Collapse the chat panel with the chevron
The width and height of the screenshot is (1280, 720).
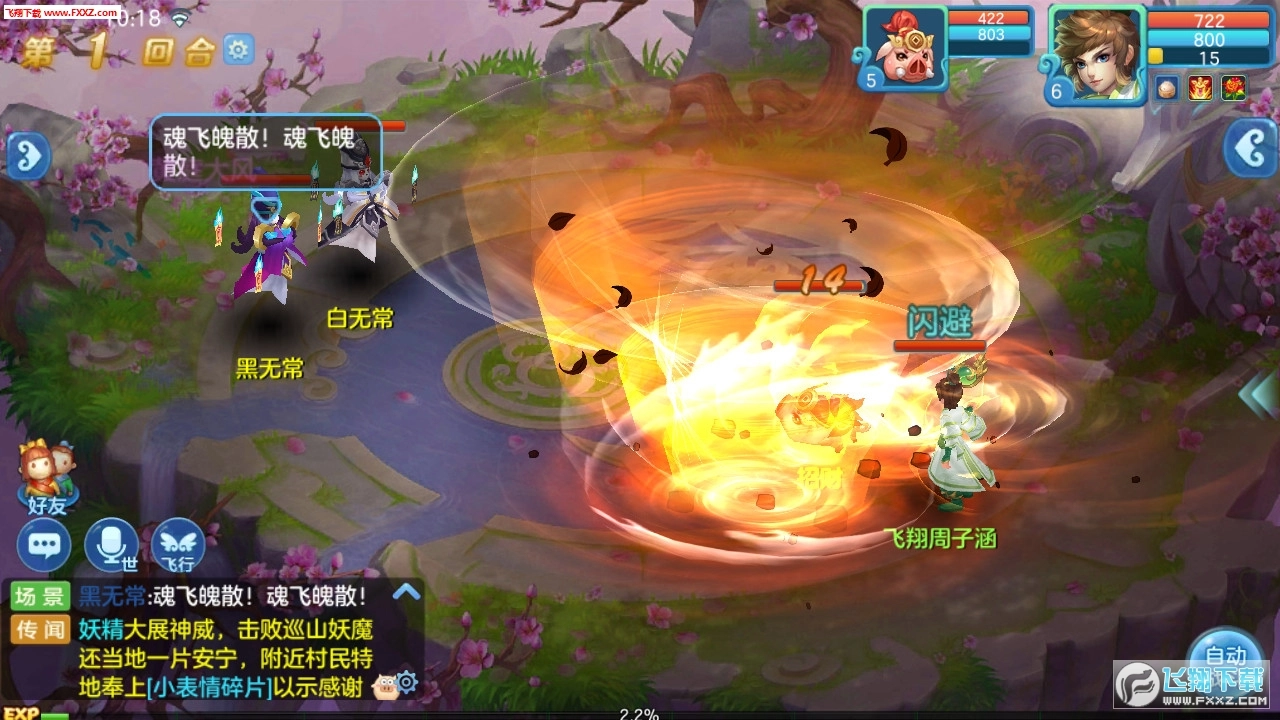click(x=406, y=592)
